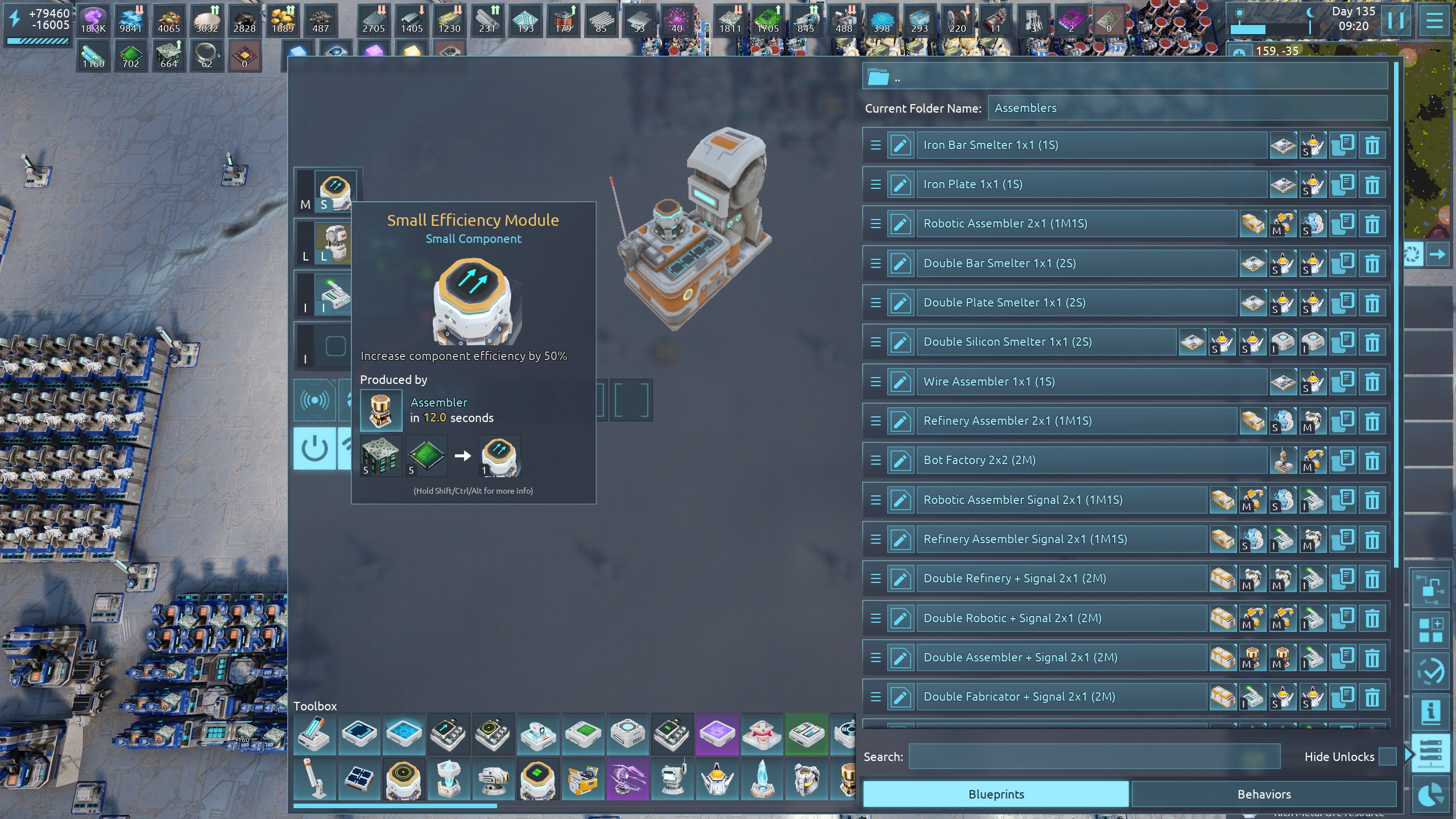Focus the blueprint Search field
The width and height of the screenshot is (1456, 819).
pyautogui.click(x=1094, y=756)
